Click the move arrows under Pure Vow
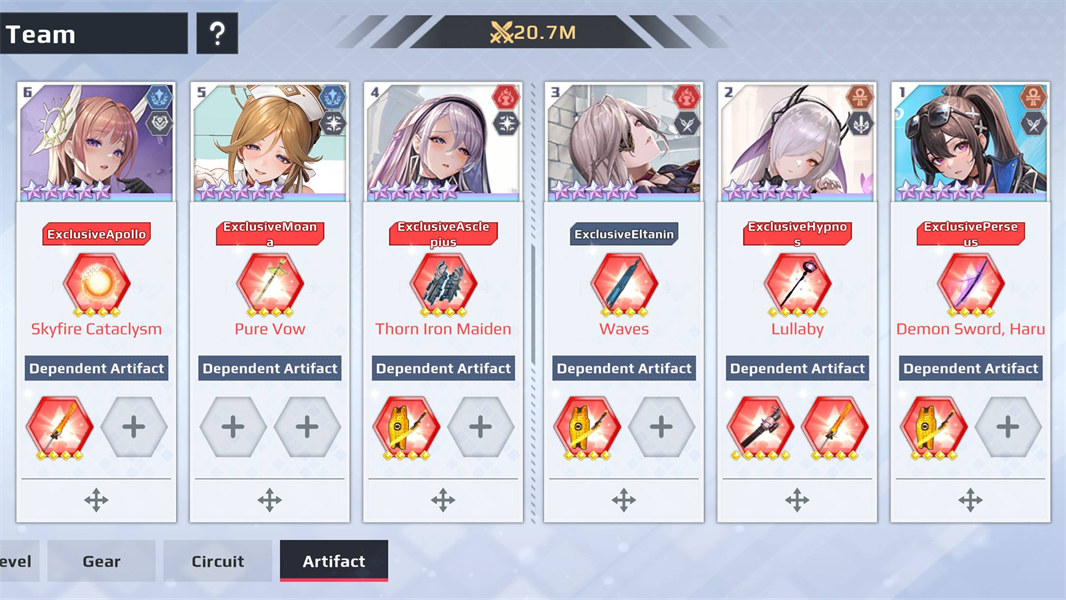 (270, 500)
